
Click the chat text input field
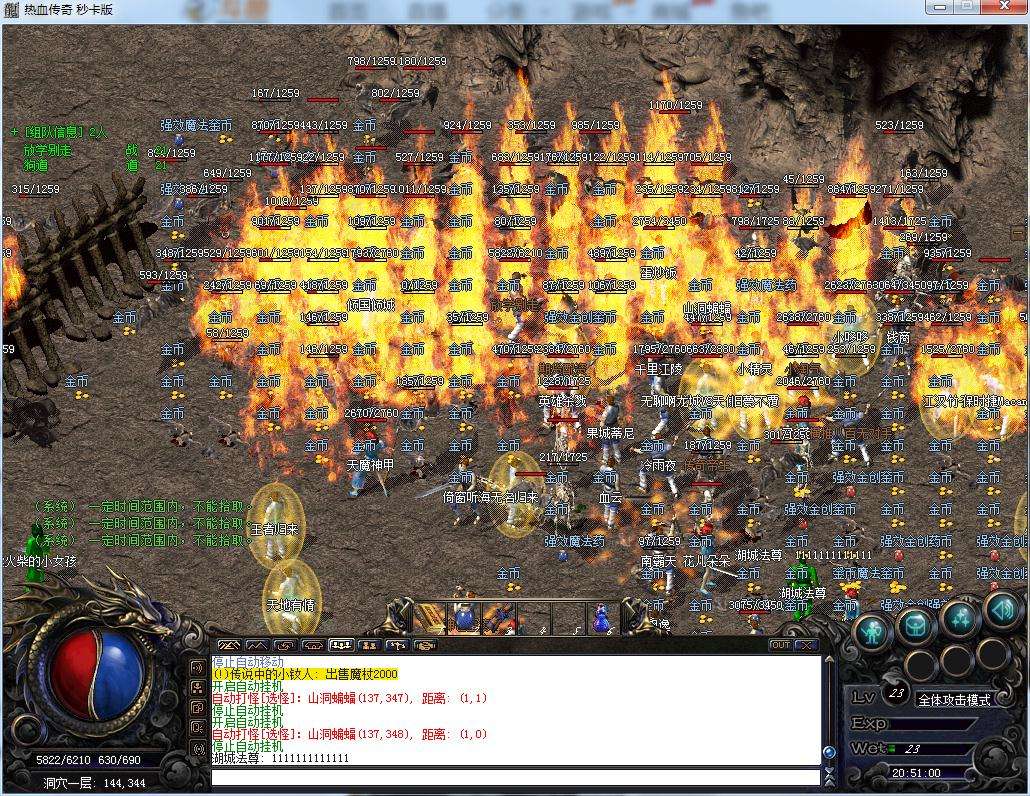pos(515,776)
